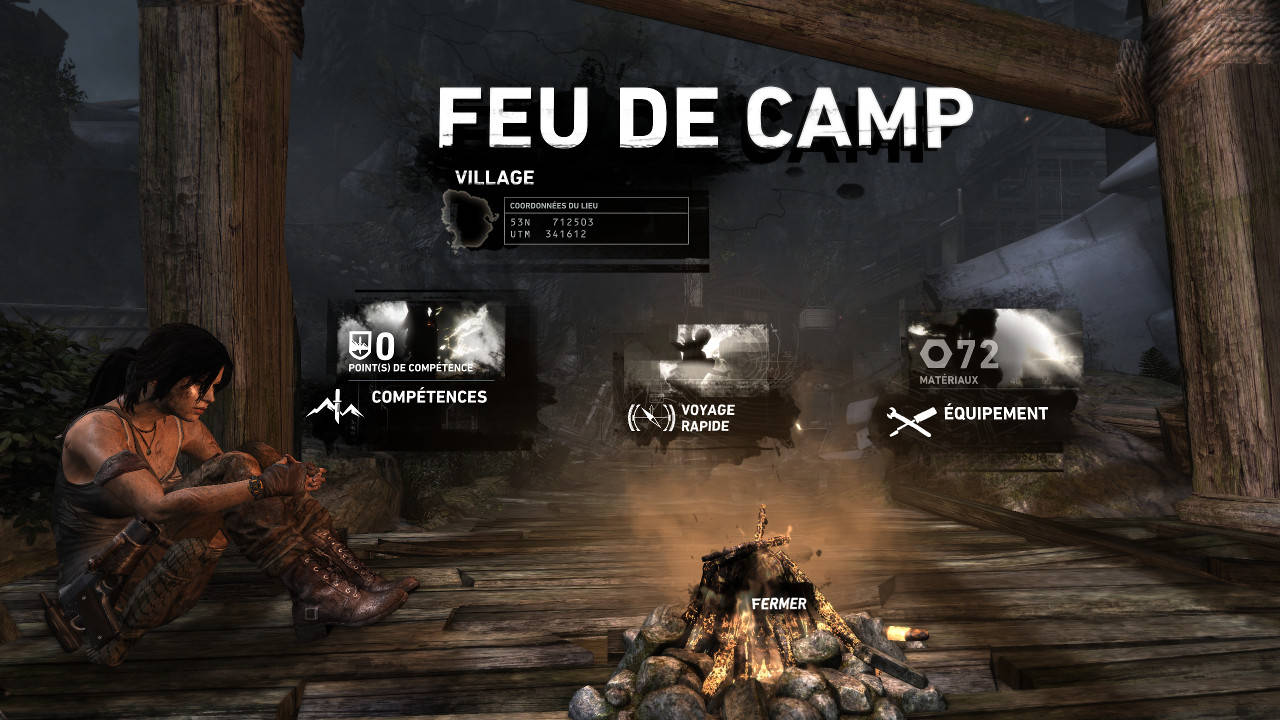Click the Voyage Rapide binoculars icon
Screen dimensions: 1280x720
pyautogui.click(x=650, y=417)
